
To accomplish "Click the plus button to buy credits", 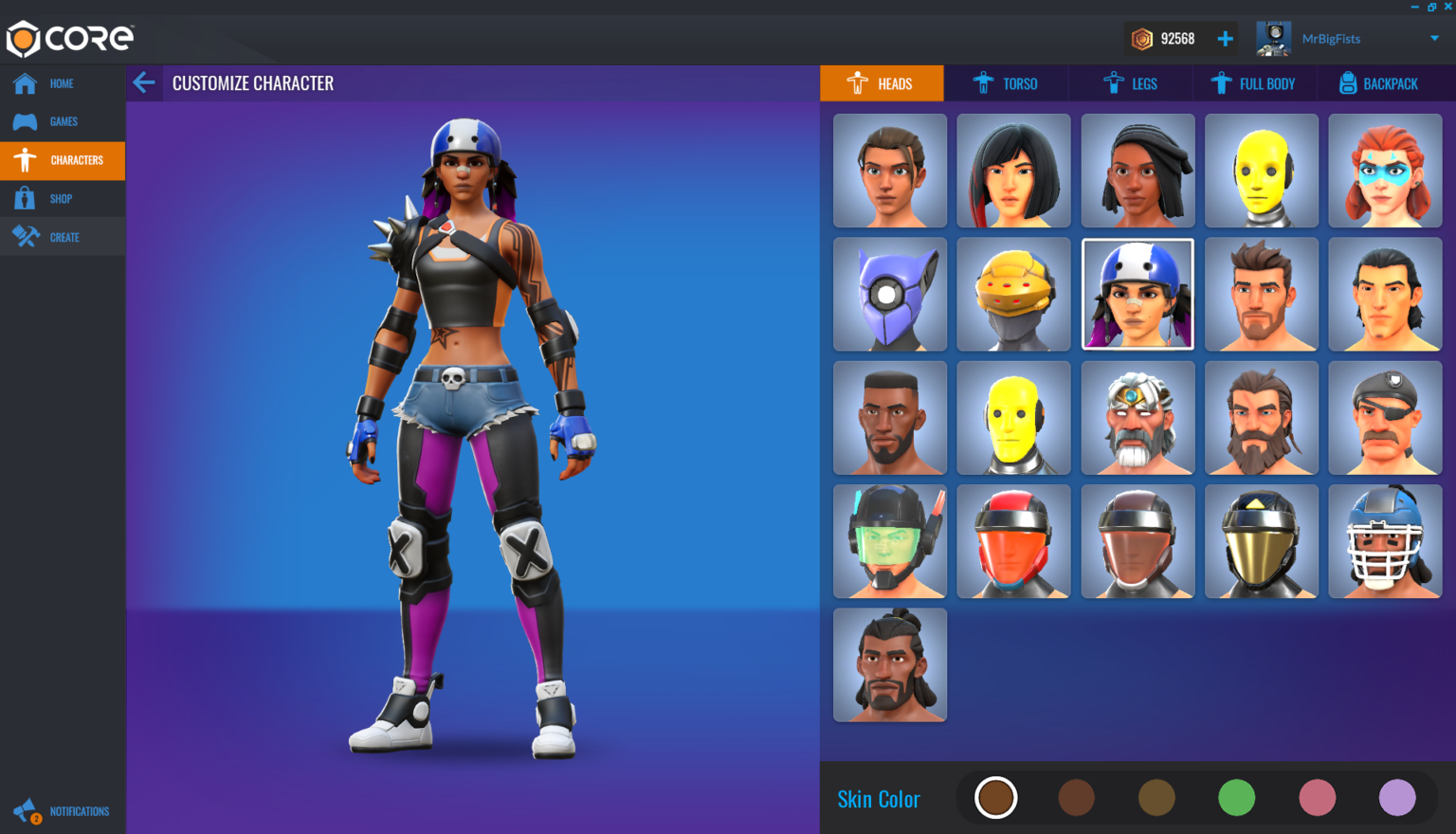I will click(1225, 38).
